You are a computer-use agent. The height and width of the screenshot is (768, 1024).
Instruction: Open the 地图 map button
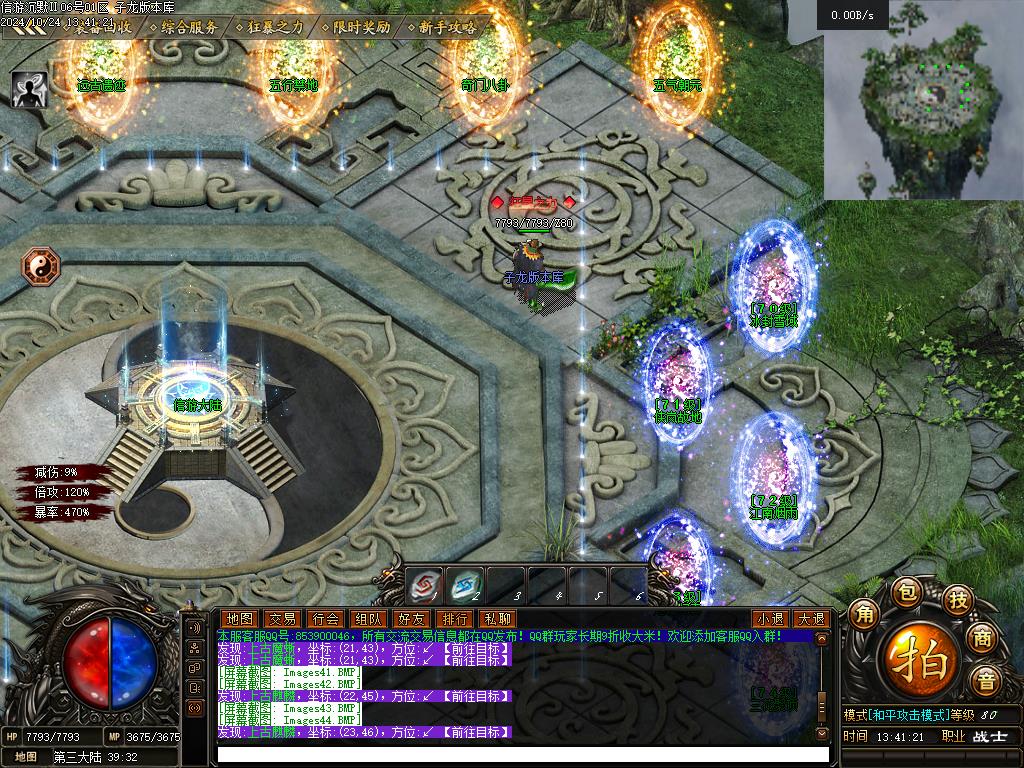pos(239,619)
